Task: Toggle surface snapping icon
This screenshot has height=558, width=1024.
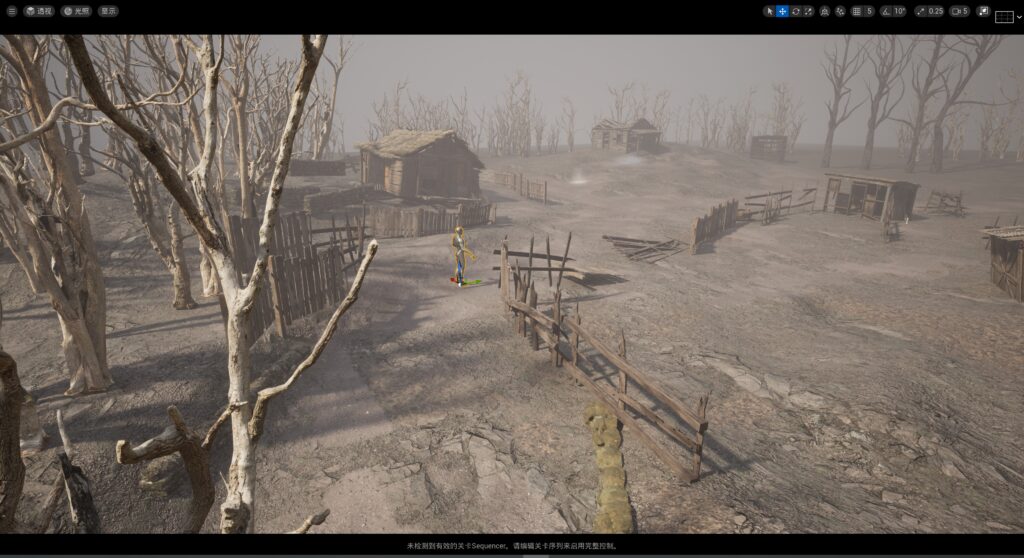Action: [x=840, y=11]
